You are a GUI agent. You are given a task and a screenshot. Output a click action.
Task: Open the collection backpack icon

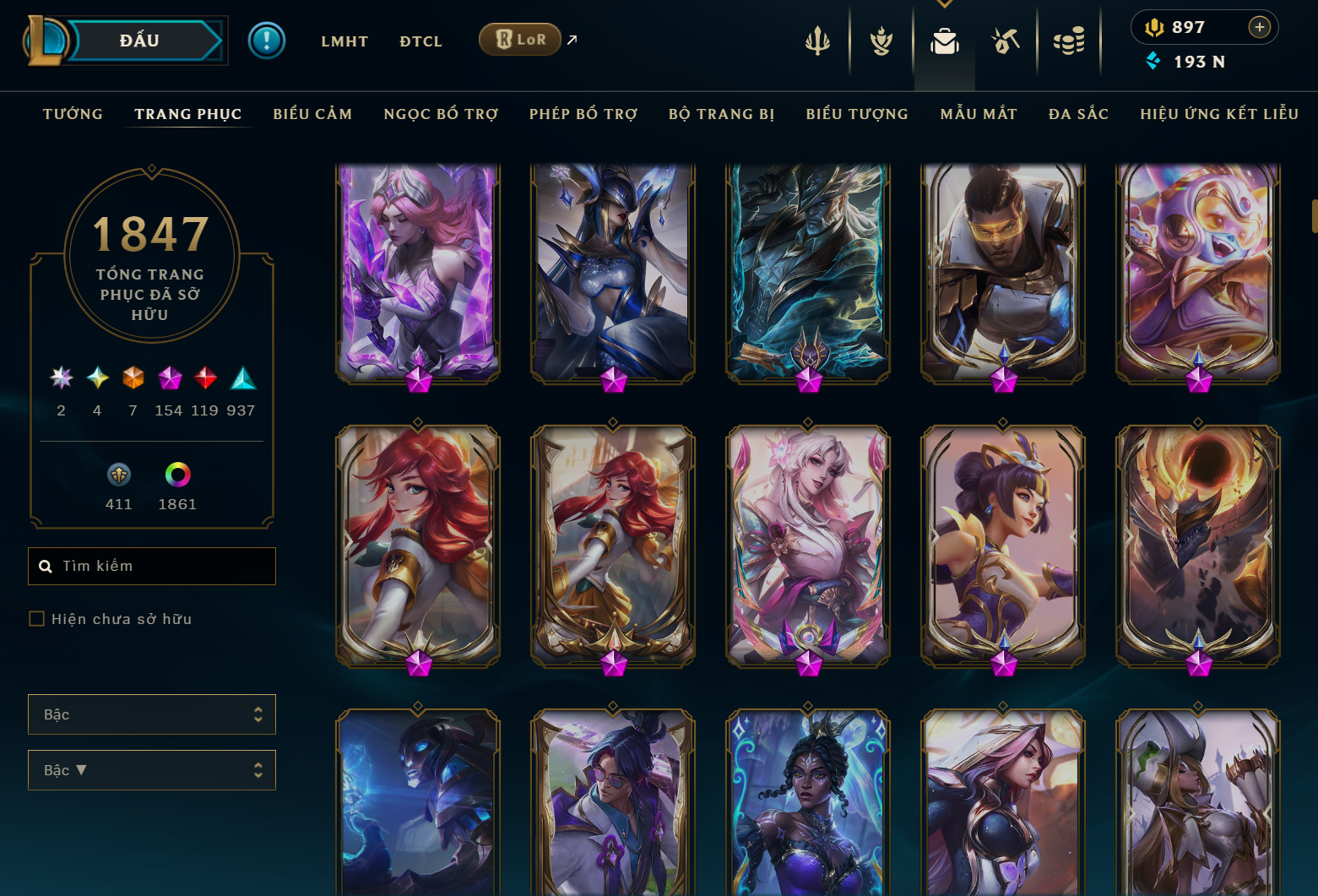coord(944,41)
